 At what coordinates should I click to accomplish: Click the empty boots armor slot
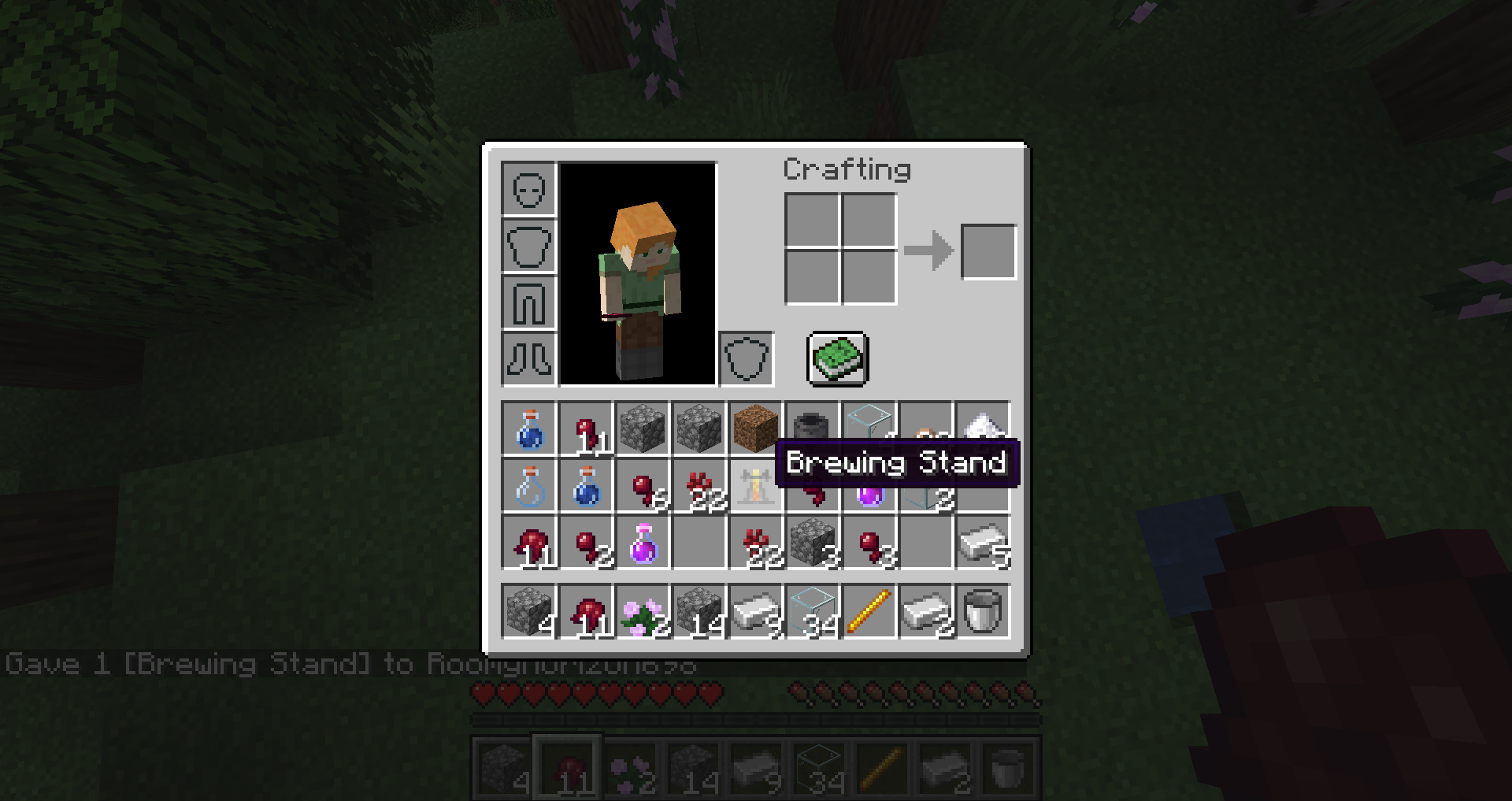point(528,359)
